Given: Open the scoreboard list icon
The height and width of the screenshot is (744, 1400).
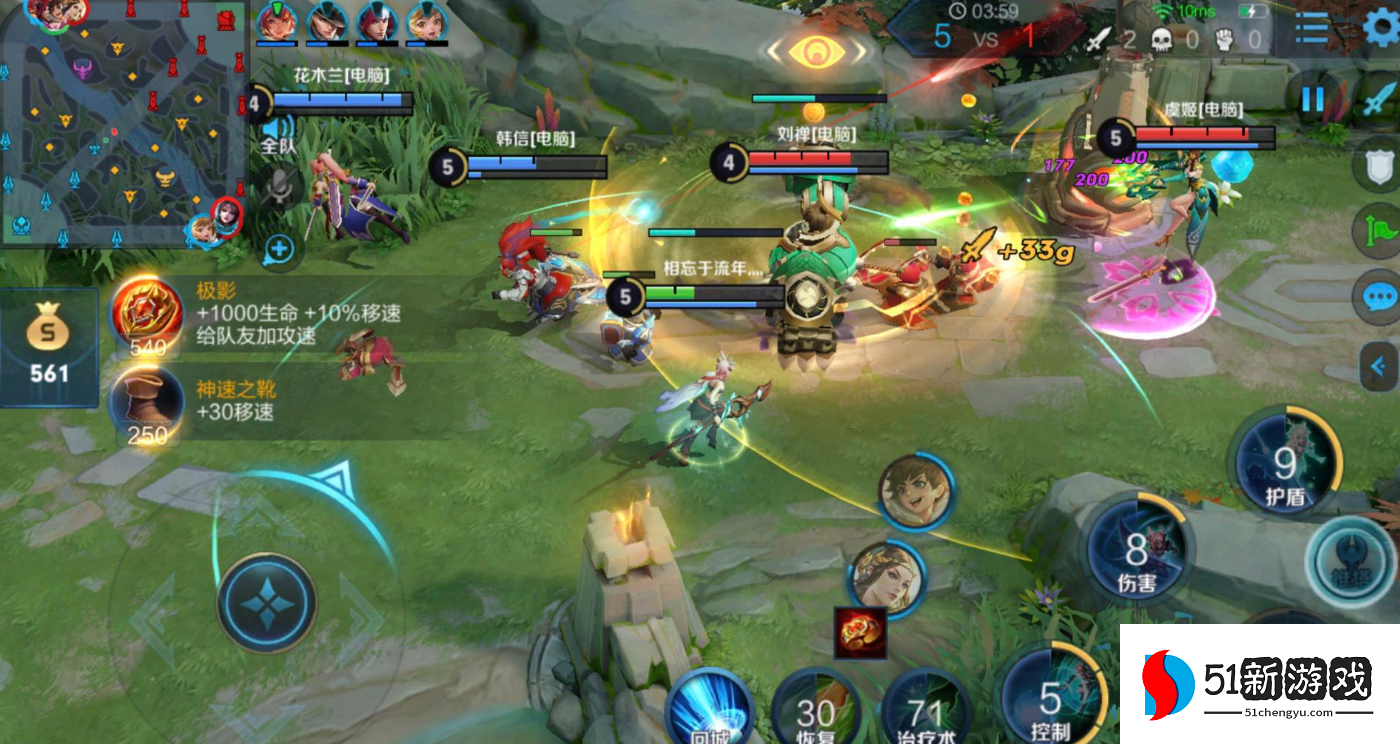Looking at the screenshot, I should (1312, 29).
